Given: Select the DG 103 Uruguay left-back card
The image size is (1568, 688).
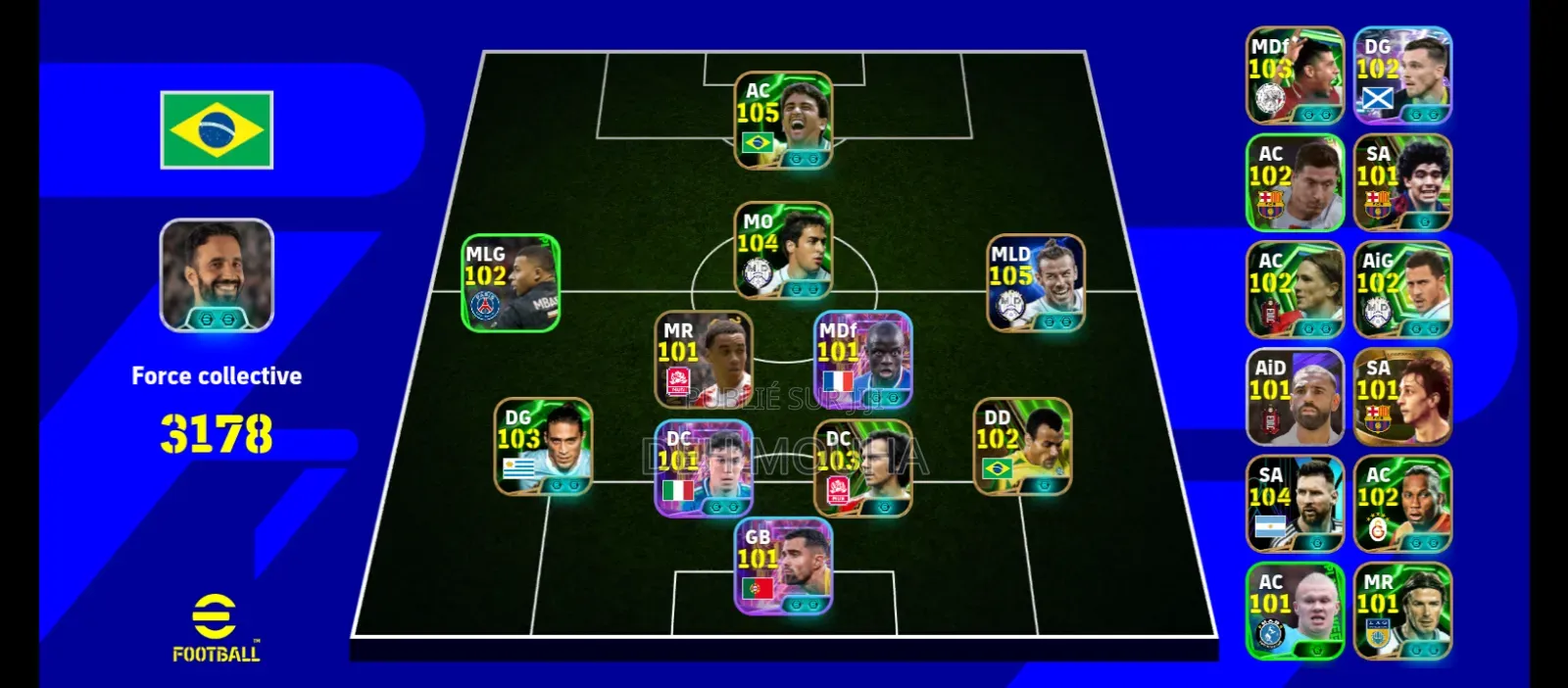Looking at the screenshot, I should [543, 446].
